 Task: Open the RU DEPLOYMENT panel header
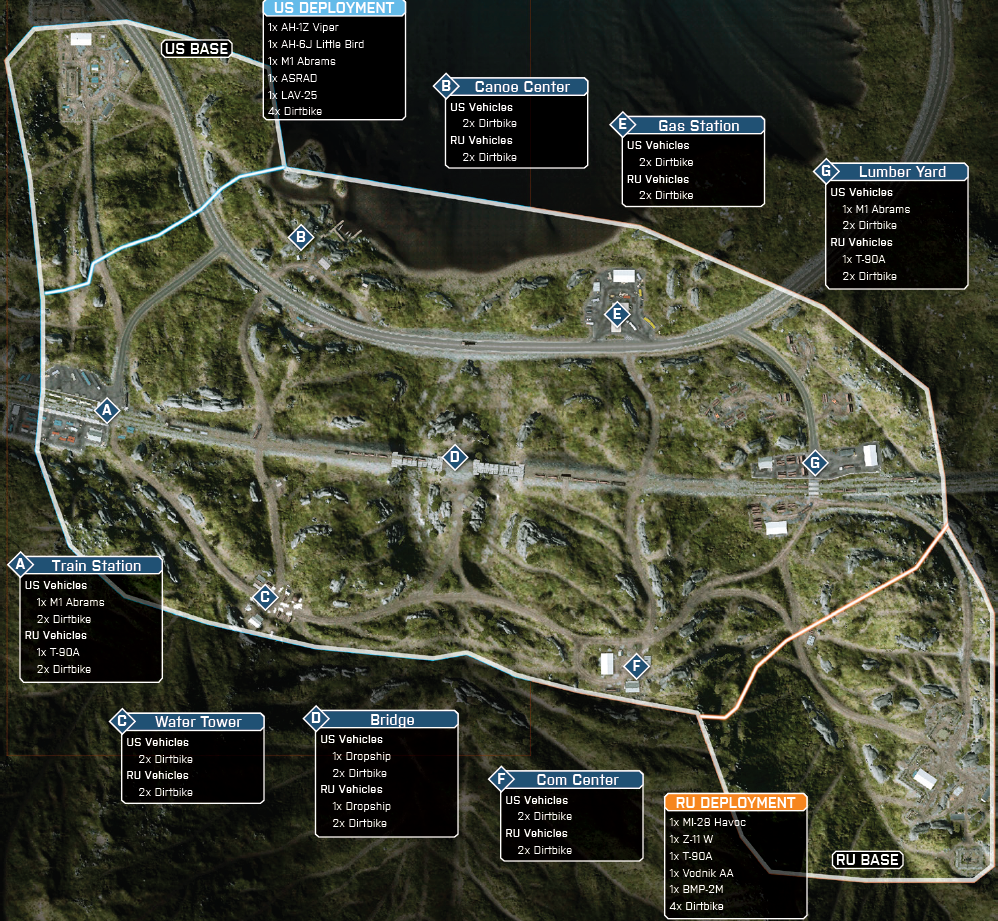click(735, 802)
